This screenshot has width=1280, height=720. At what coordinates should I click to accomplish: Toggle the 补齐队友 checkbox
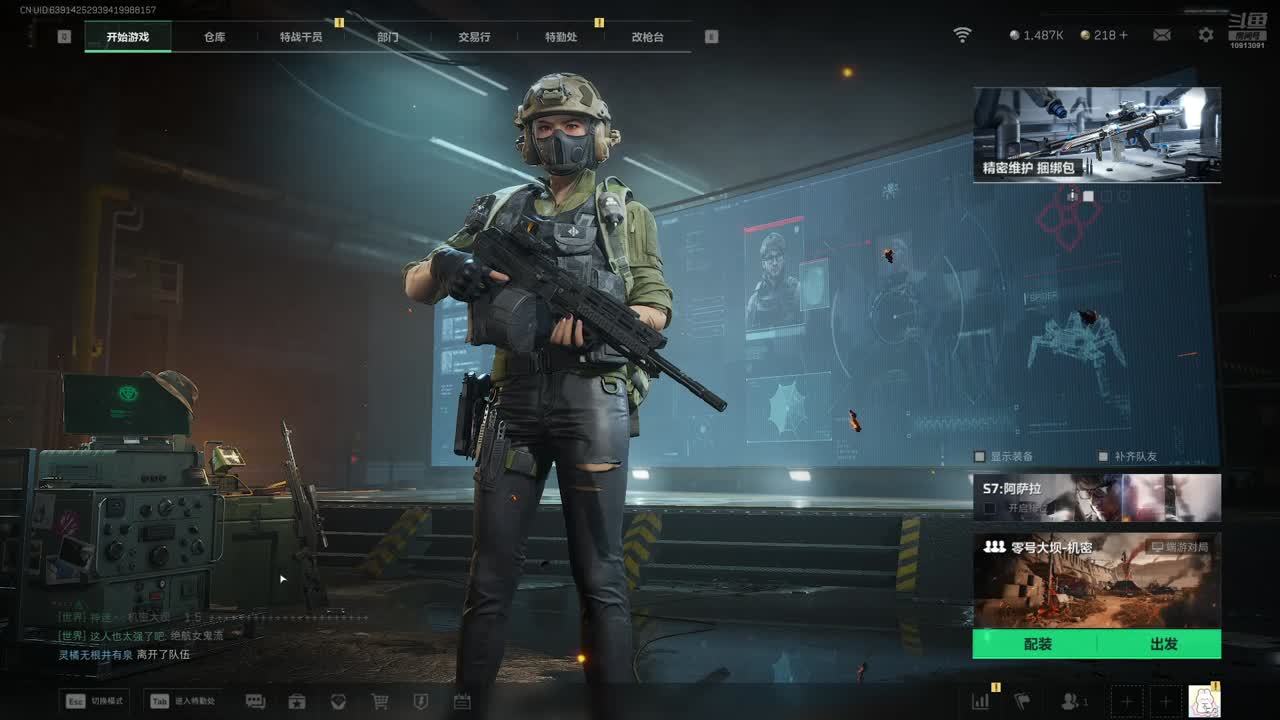coord(1103,457)
